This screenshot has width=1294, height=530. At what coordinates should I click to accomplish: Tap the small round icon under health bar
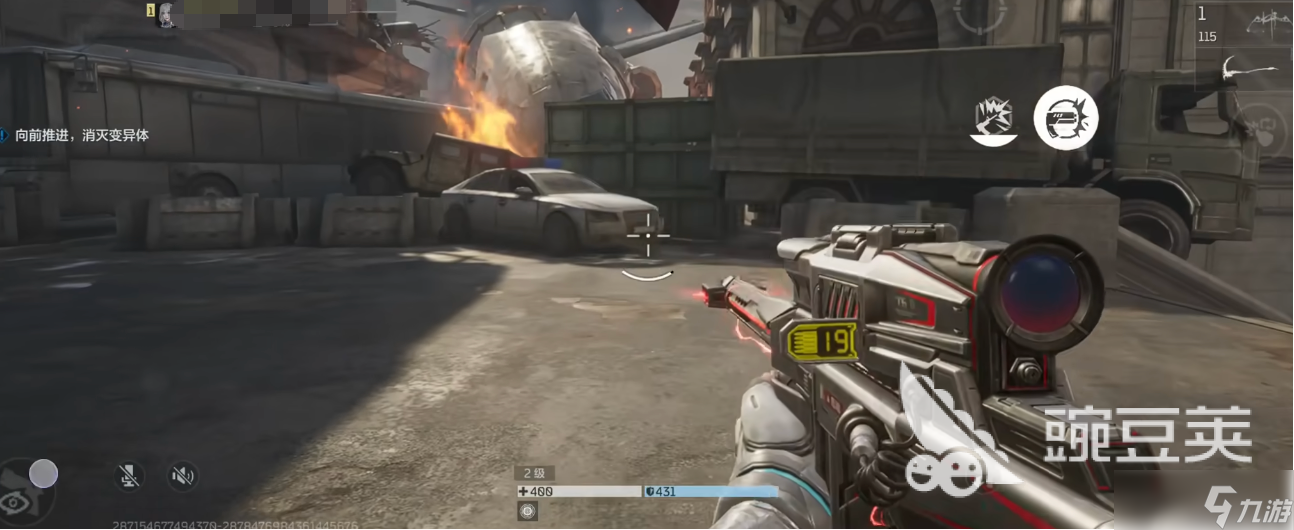pyautogui.click(x=527, y=511)
